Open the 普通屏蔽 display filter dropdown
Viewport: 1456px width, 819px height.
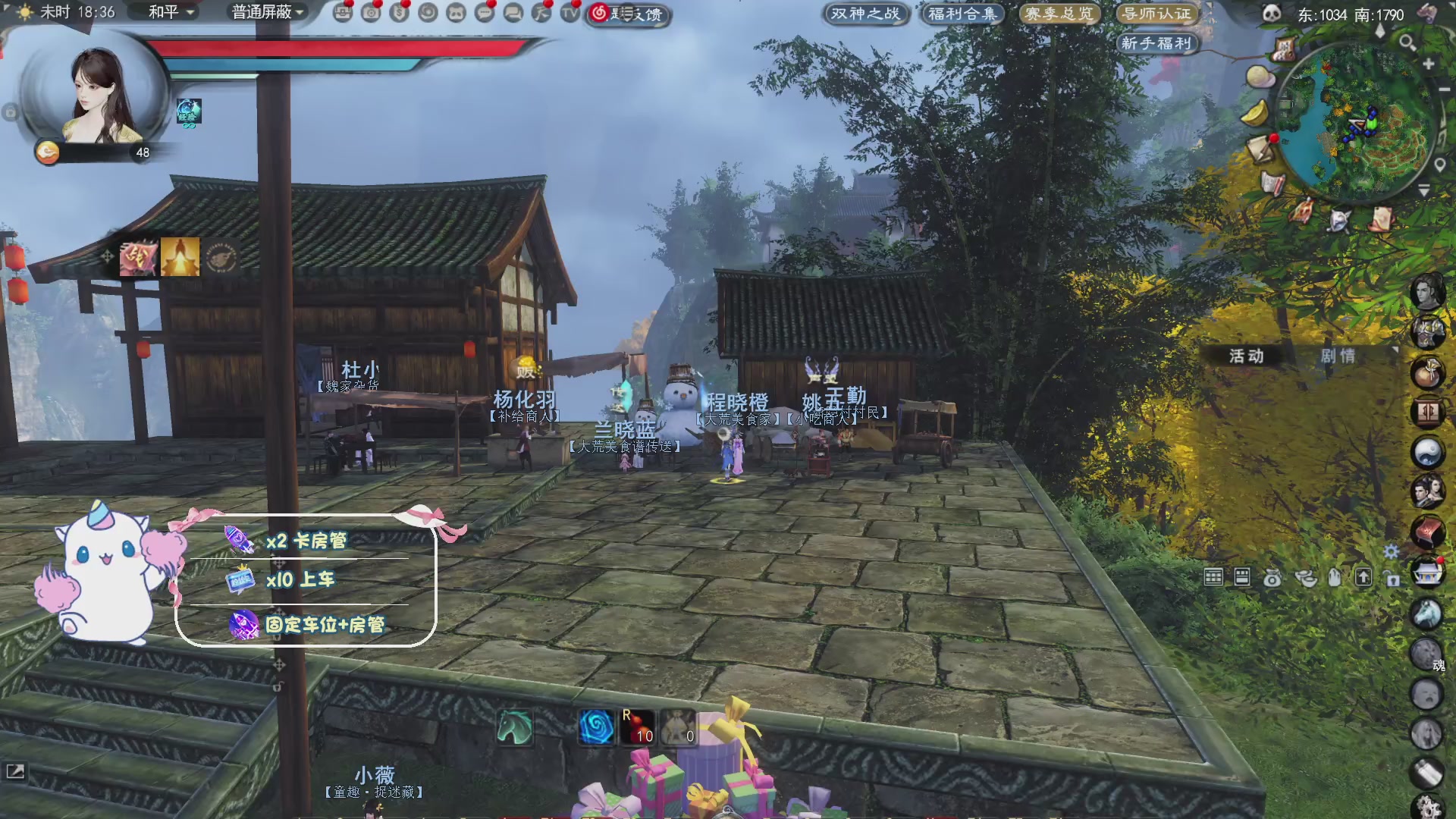[268, 12]
